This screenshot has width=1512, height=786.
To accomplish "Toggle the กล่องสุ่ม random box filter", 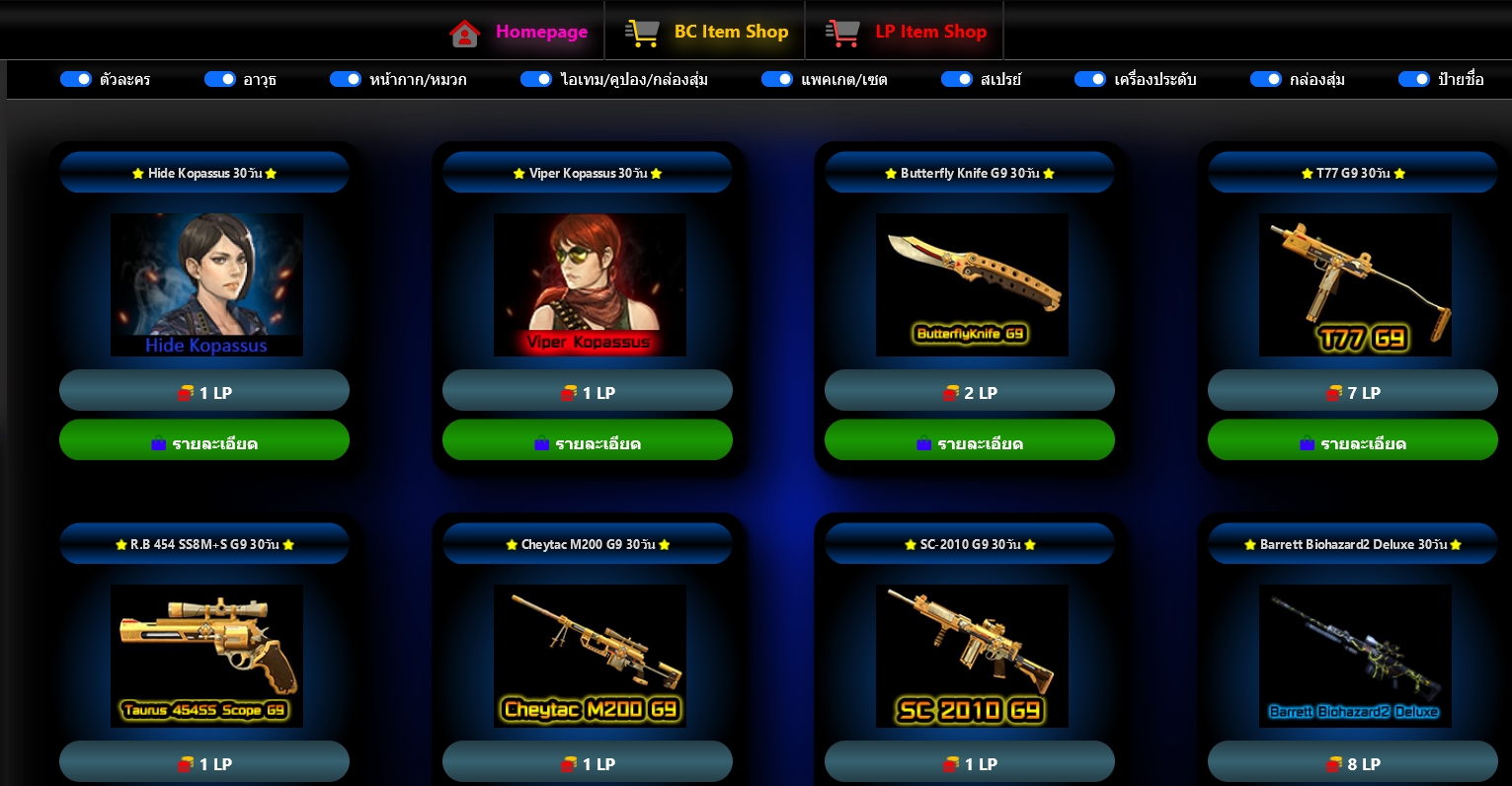I will (1266, 79).
